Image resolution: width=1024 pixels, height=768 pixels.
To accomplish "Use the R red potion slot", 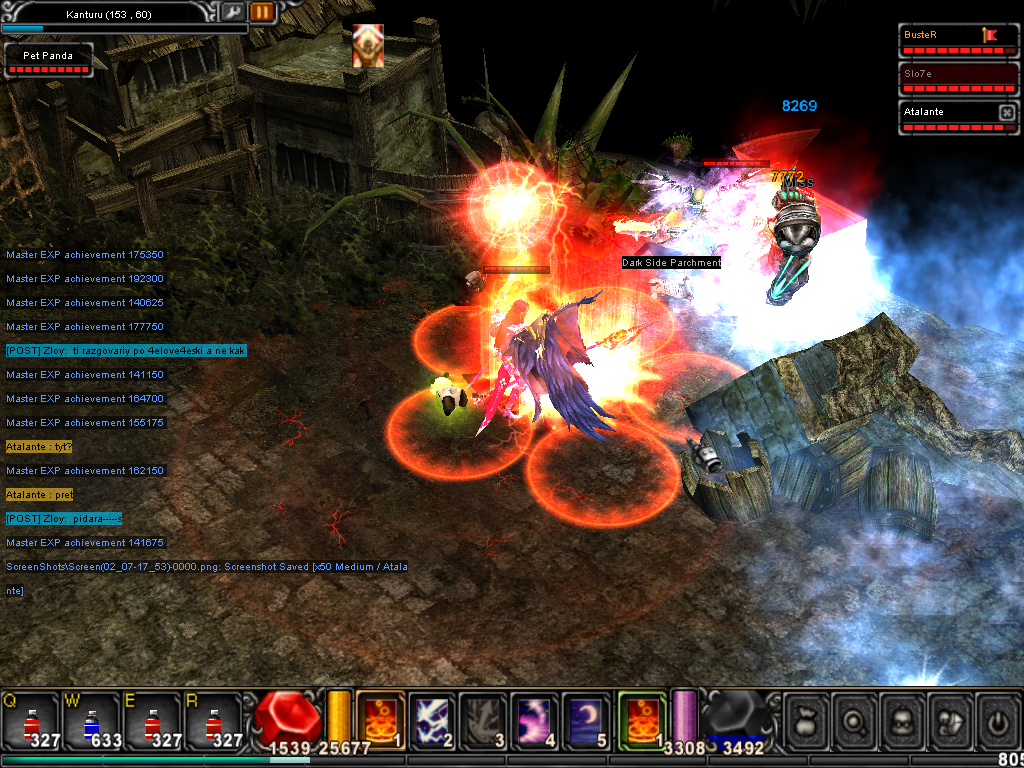I will pyautogui.click(x=211, y=719).
